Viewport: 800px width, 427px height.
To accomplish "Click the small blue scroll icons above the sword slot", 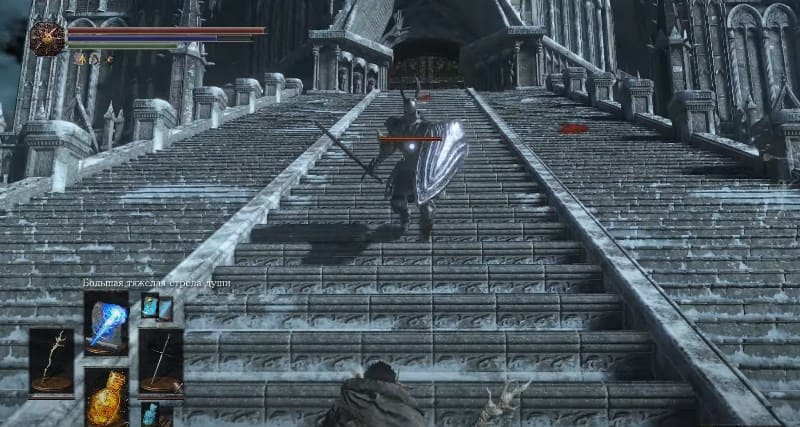I will pos(157,309).
